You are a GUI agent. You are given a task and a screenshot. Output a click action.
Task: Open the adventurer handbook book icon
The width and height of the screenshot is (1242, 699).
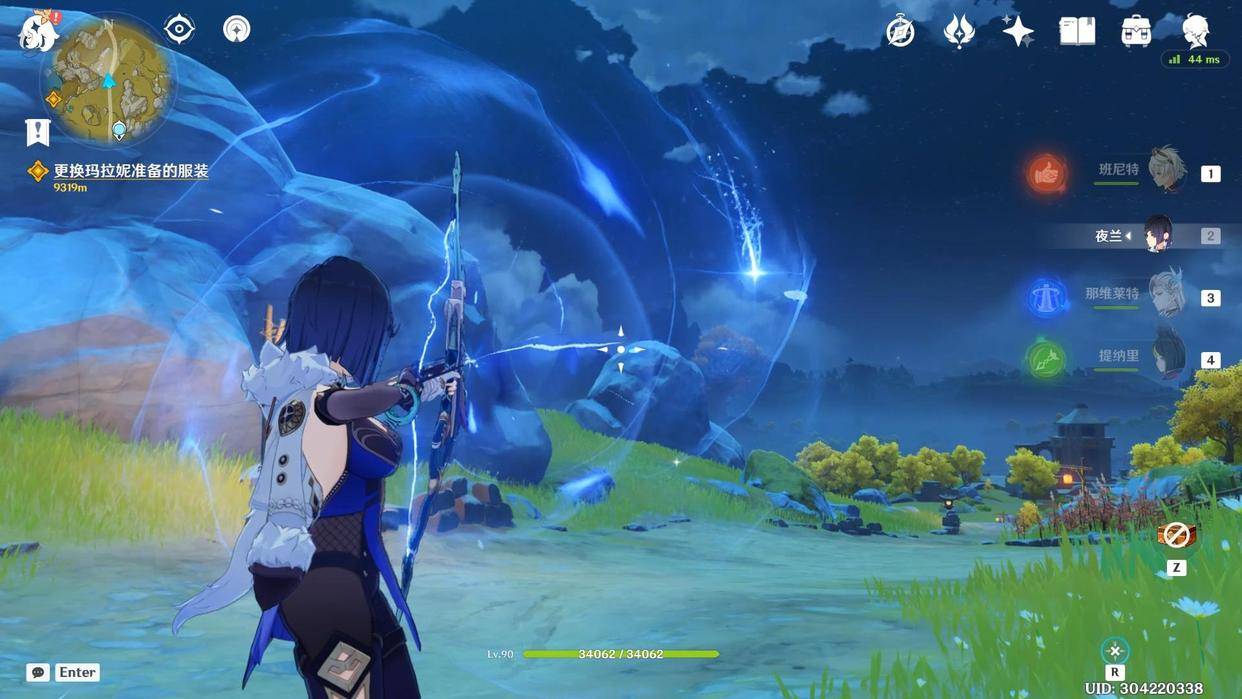pos(1077,32)
